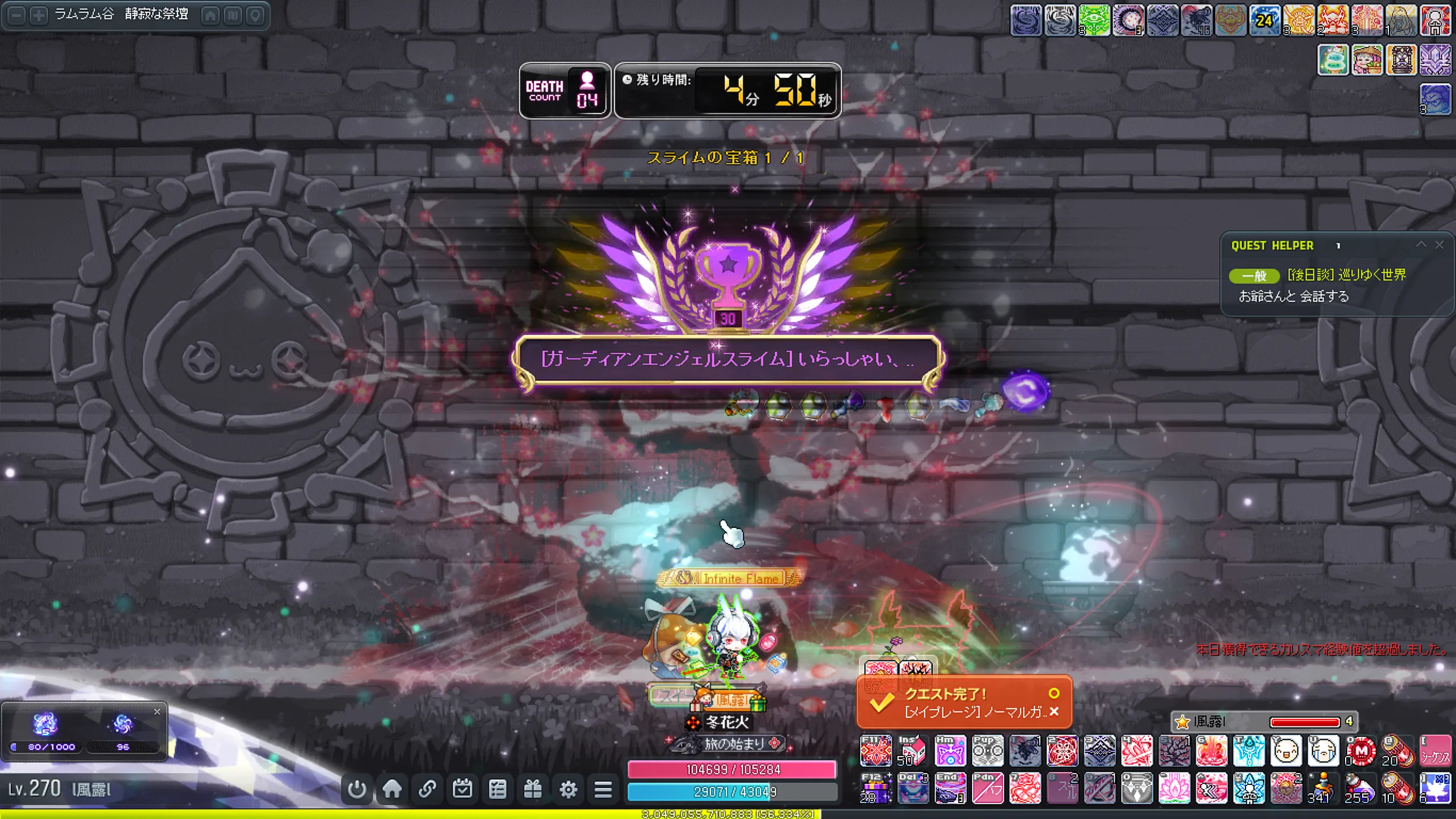Click the minimap plus button
The image size is (1456, 819).
click(x=39, y=15)
